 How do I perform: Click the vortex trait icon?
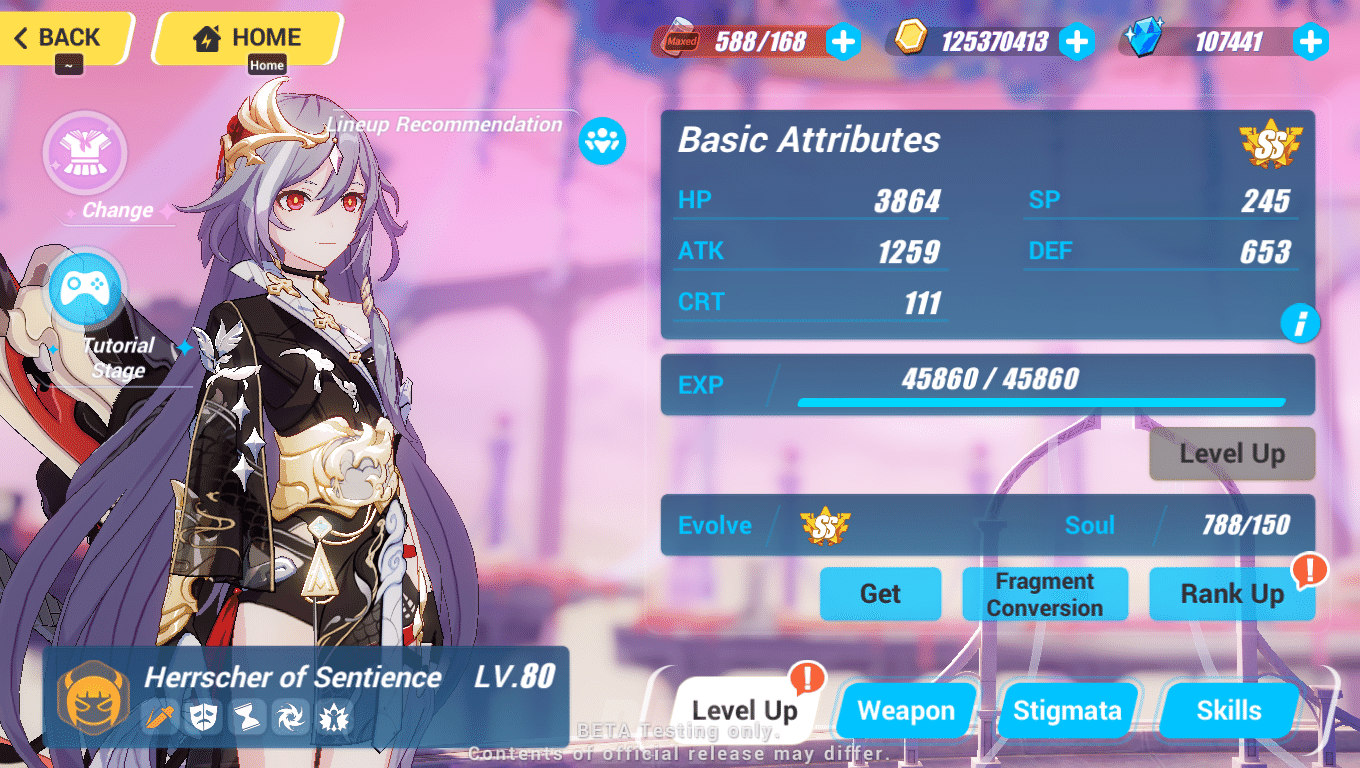[290, 718]
